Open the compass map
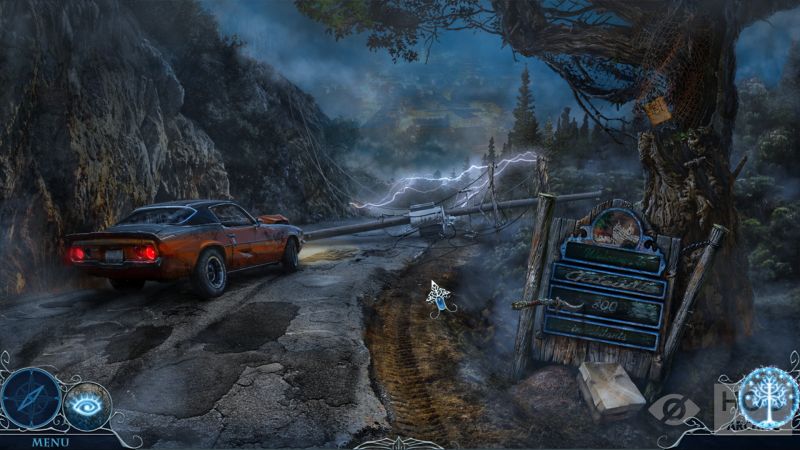 [x=30, y=398]
